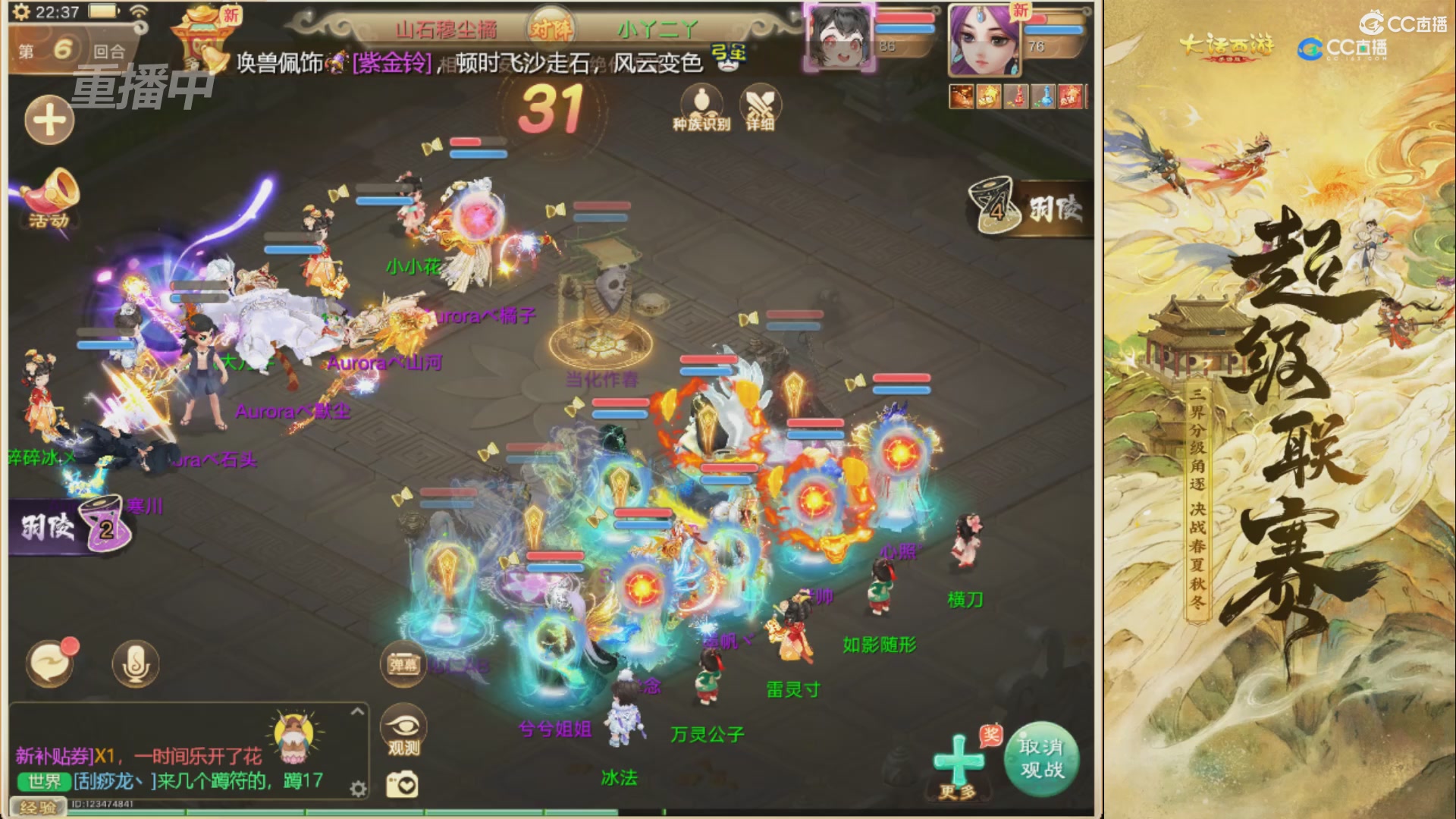Screen dimensions: 1456x819
Task: Toggle the 观测 observe eye mode
Action: click(403, 726)
